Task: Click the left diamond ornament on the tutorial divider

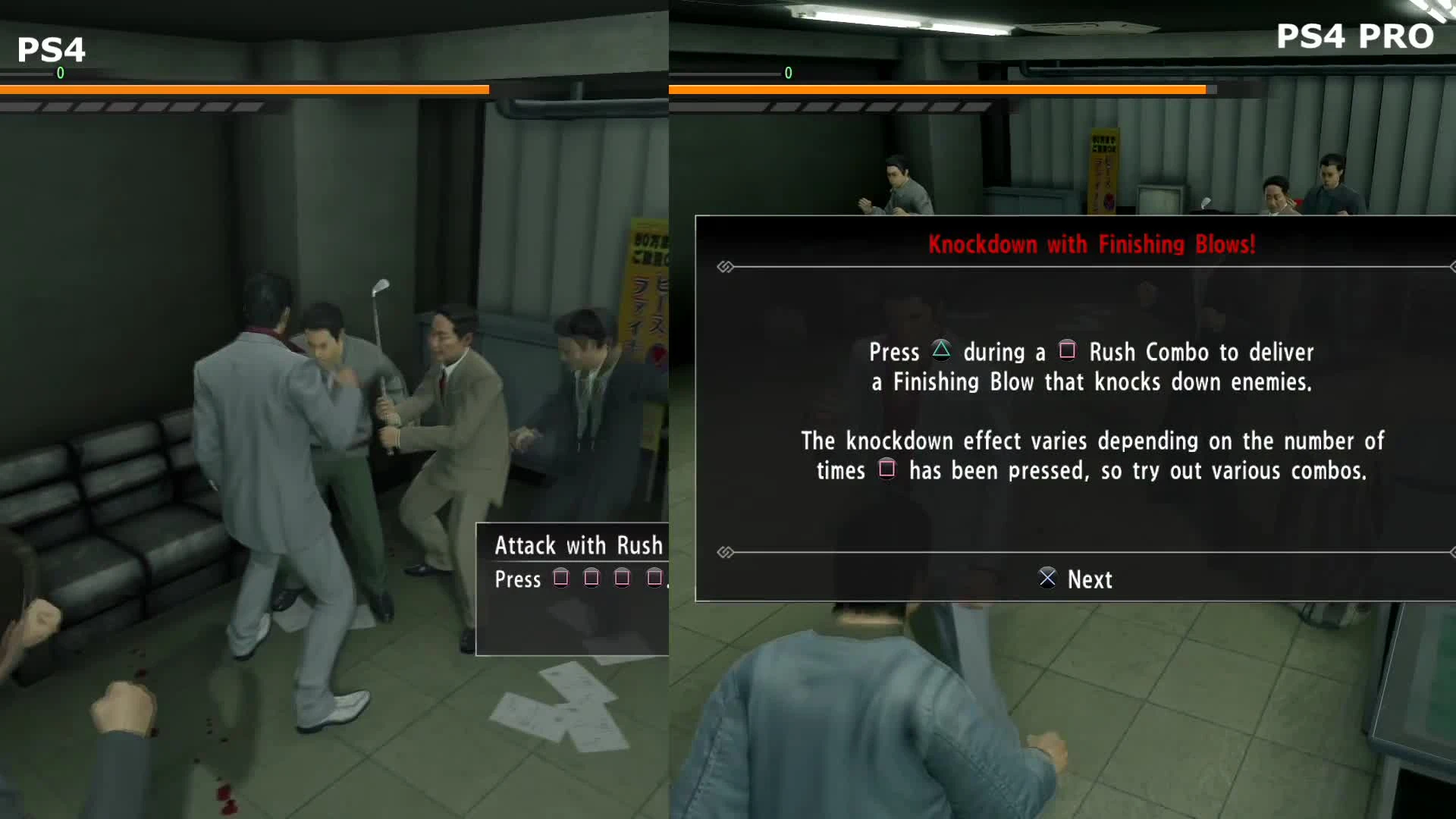Action: (726, 266)
